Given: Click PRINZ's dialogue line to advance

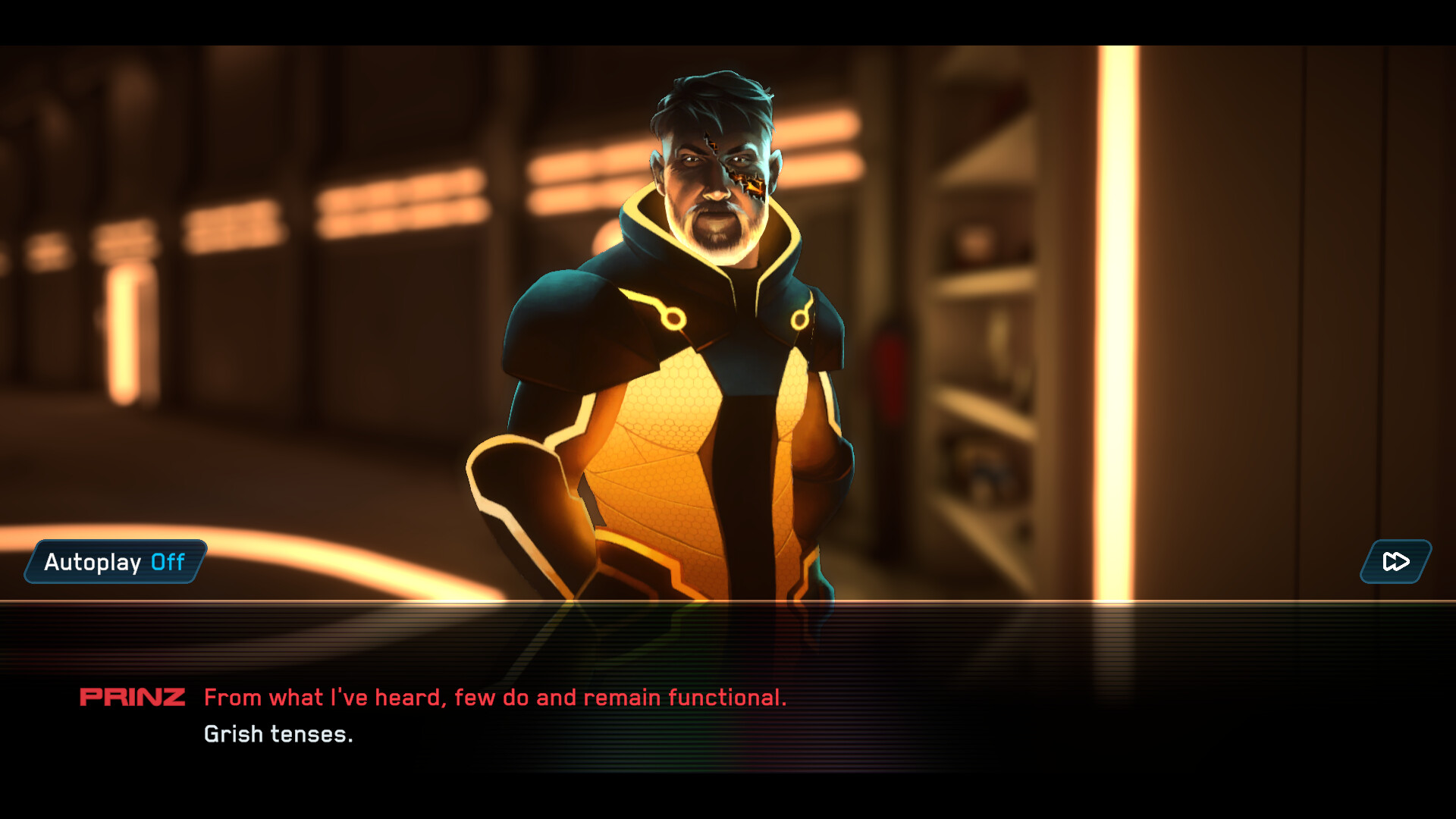Looking at the screenshot, I should pyautogui.click(x=496, y=697).
